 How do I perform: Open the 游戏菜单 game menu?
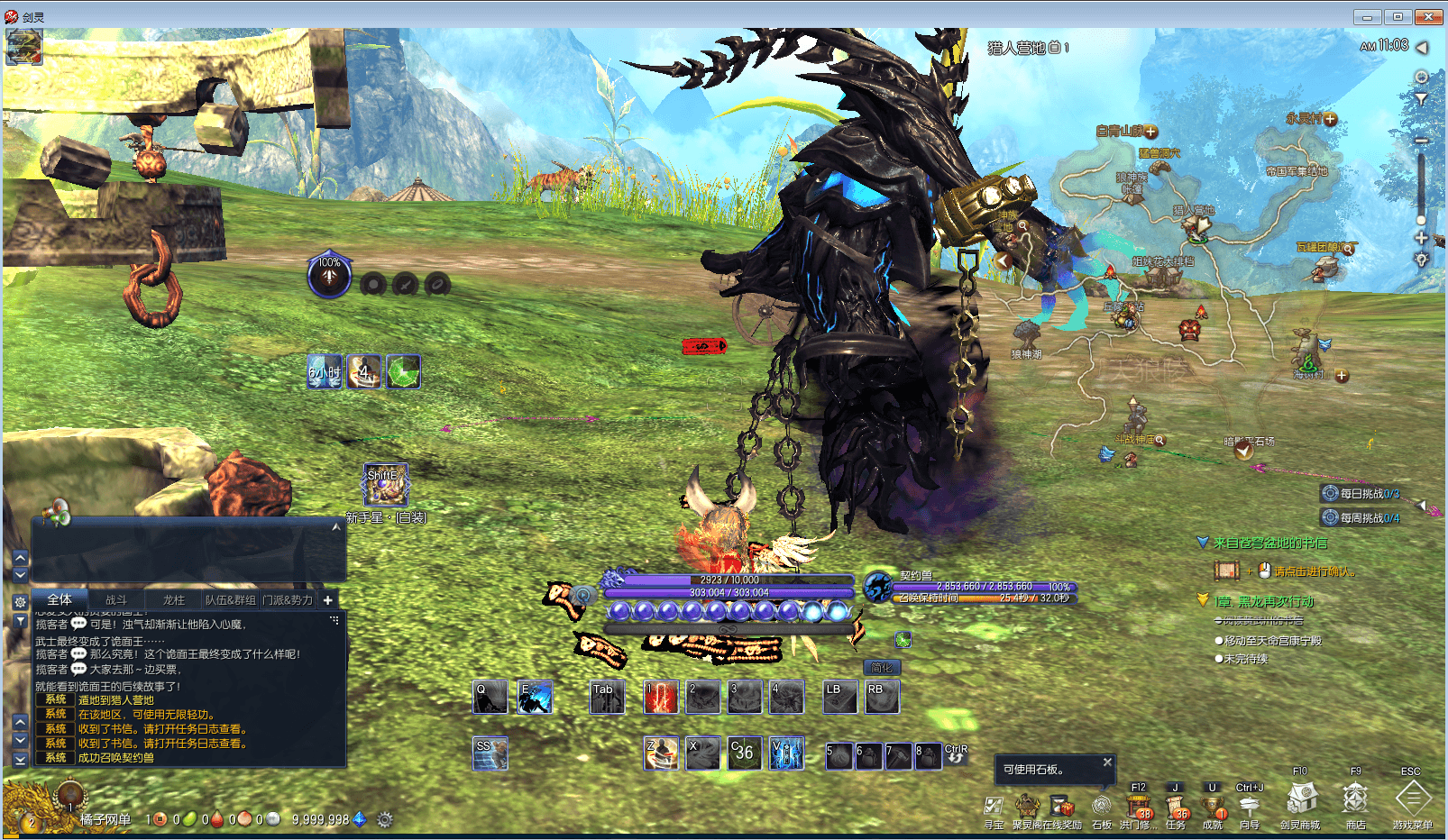point(1412,800)
